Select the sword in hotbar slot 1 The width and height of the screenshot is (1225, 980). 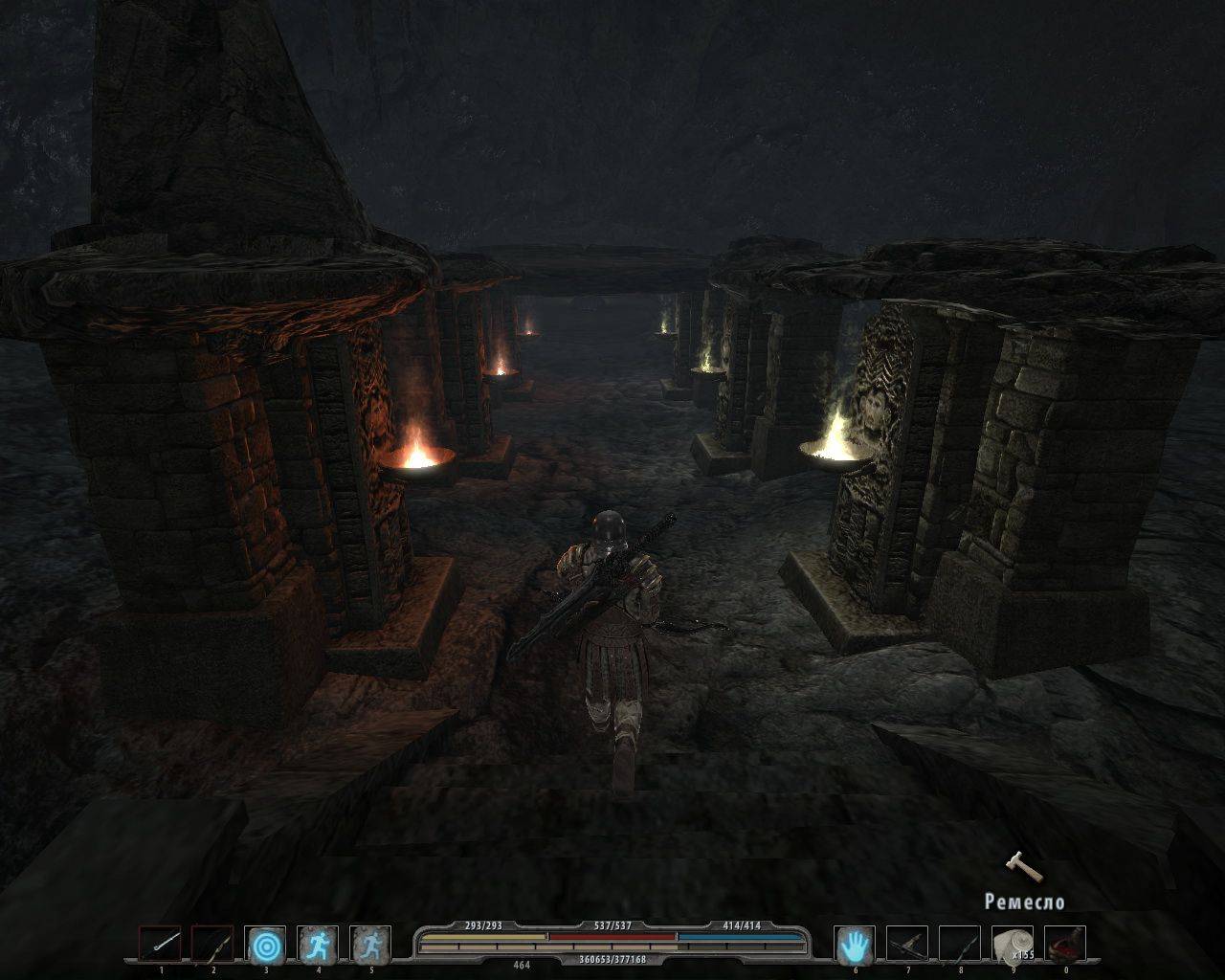(160, 945)
